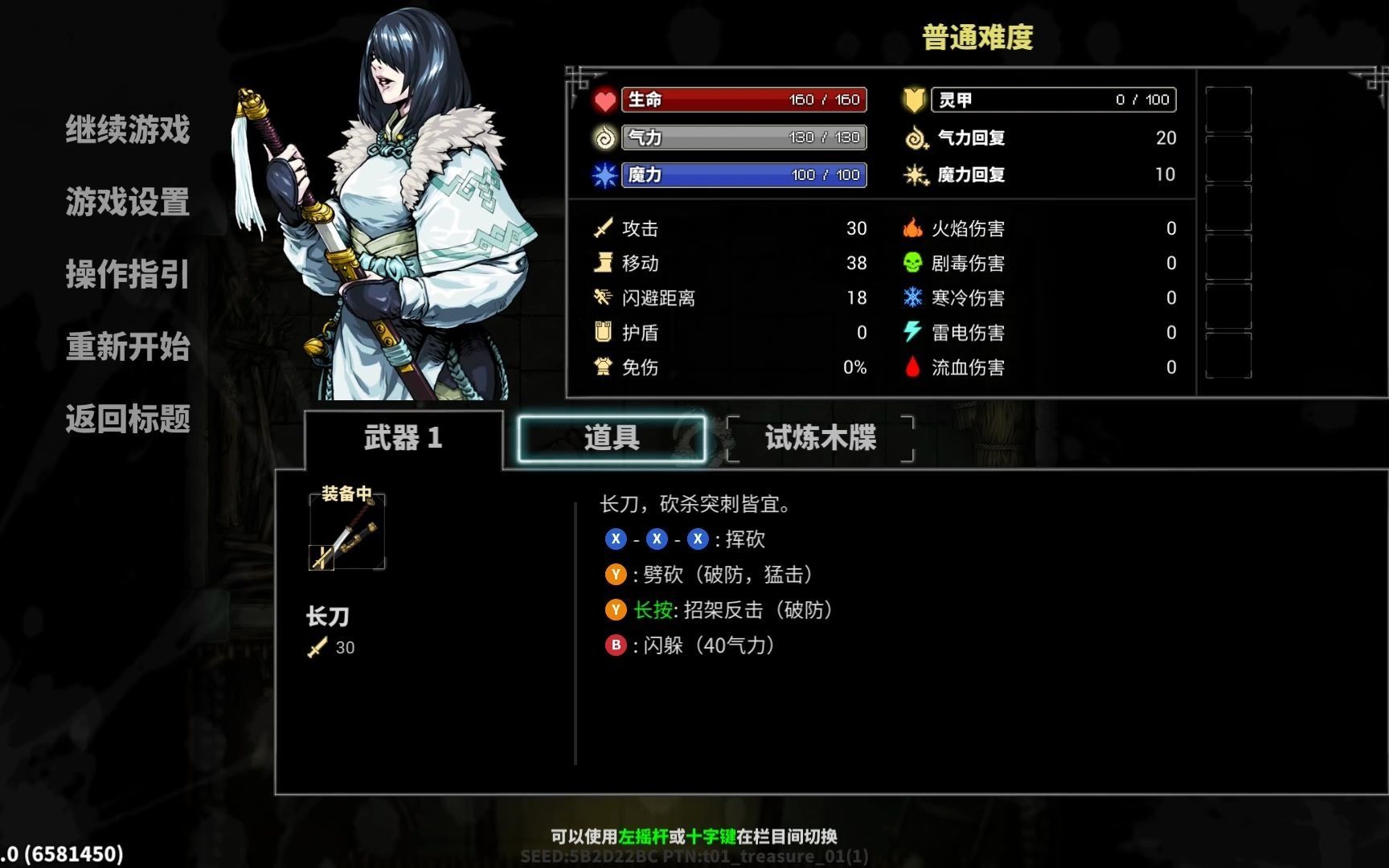The image size is (1389, 868).
Task: Click 继续游戏 in the left menu
Action: pos(127,130)
